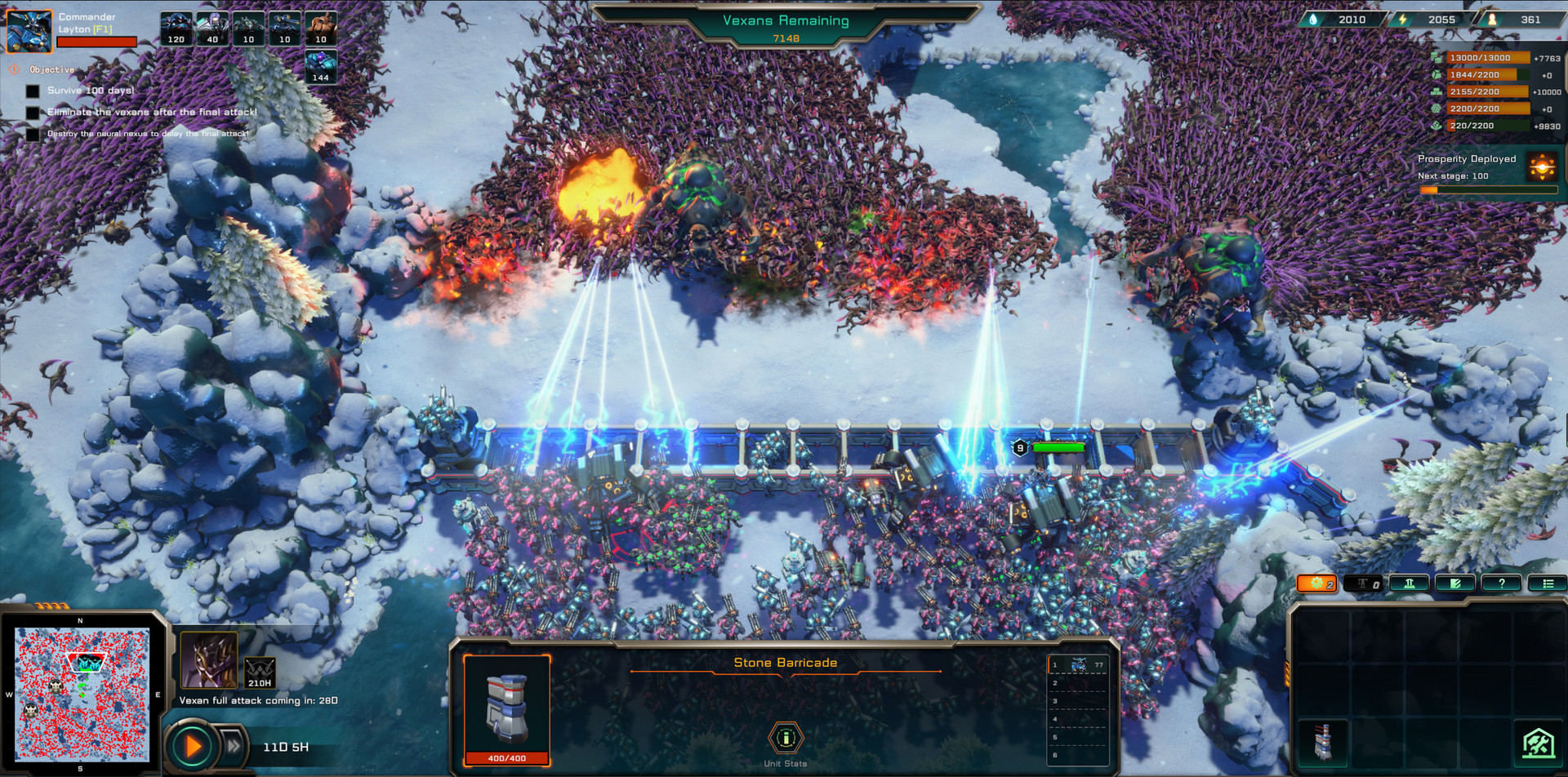
Task: Open the help panel via the question mark icon
Action: 1503,583
